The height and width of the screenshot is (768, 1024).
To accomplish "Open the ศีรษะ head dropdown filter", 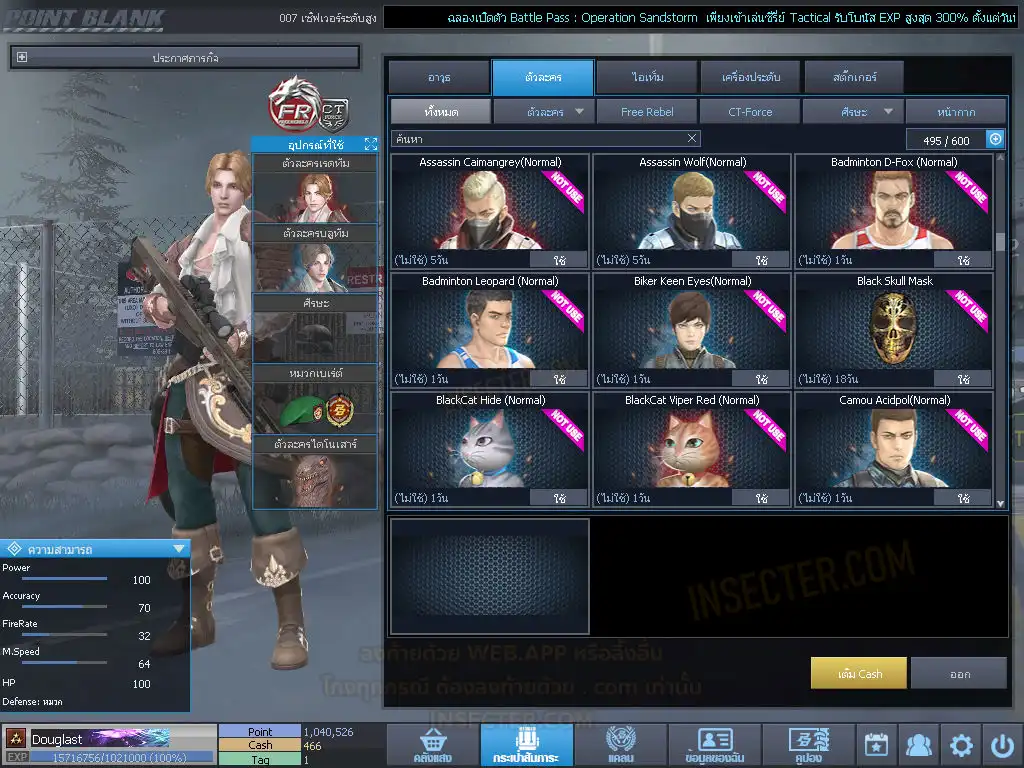I will 853,112.
